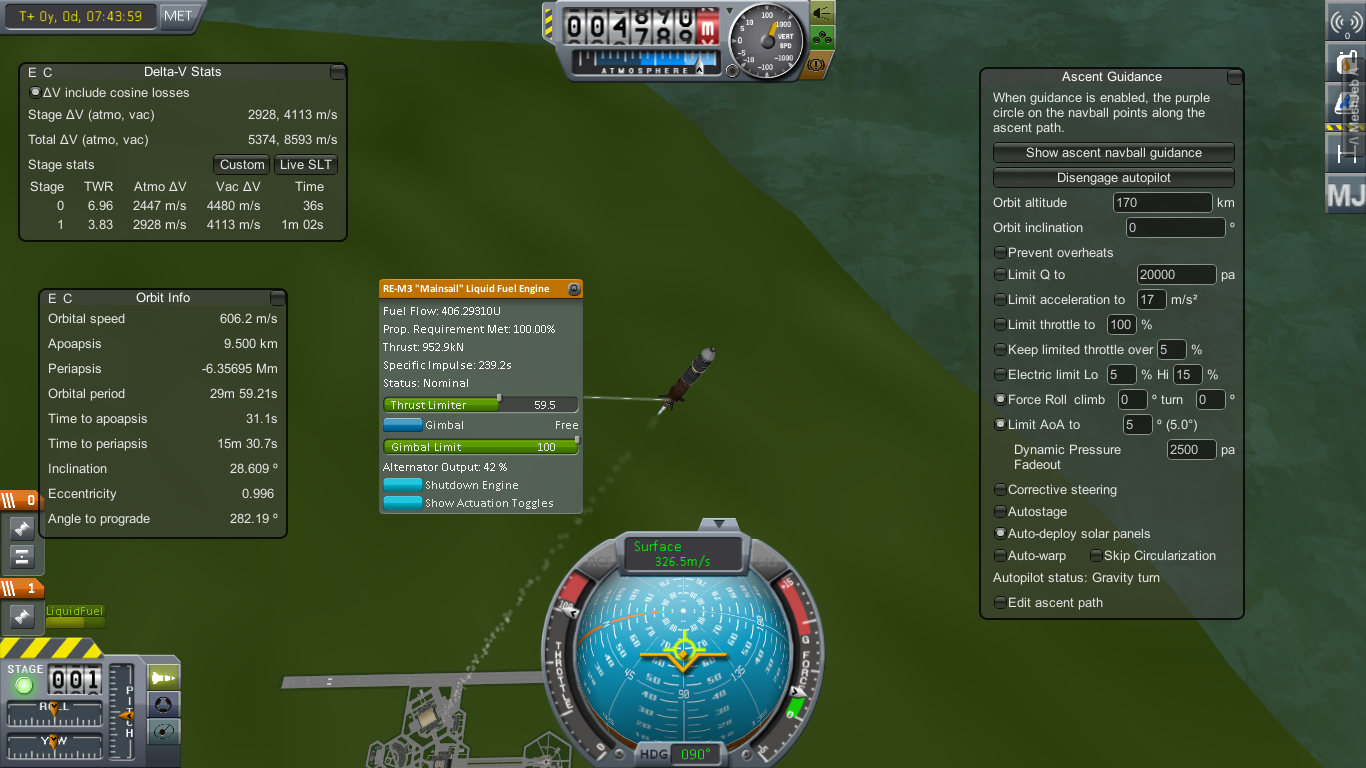Toggle the Prevent overheats option
Screen dimensions: 1366x768
1000,253
